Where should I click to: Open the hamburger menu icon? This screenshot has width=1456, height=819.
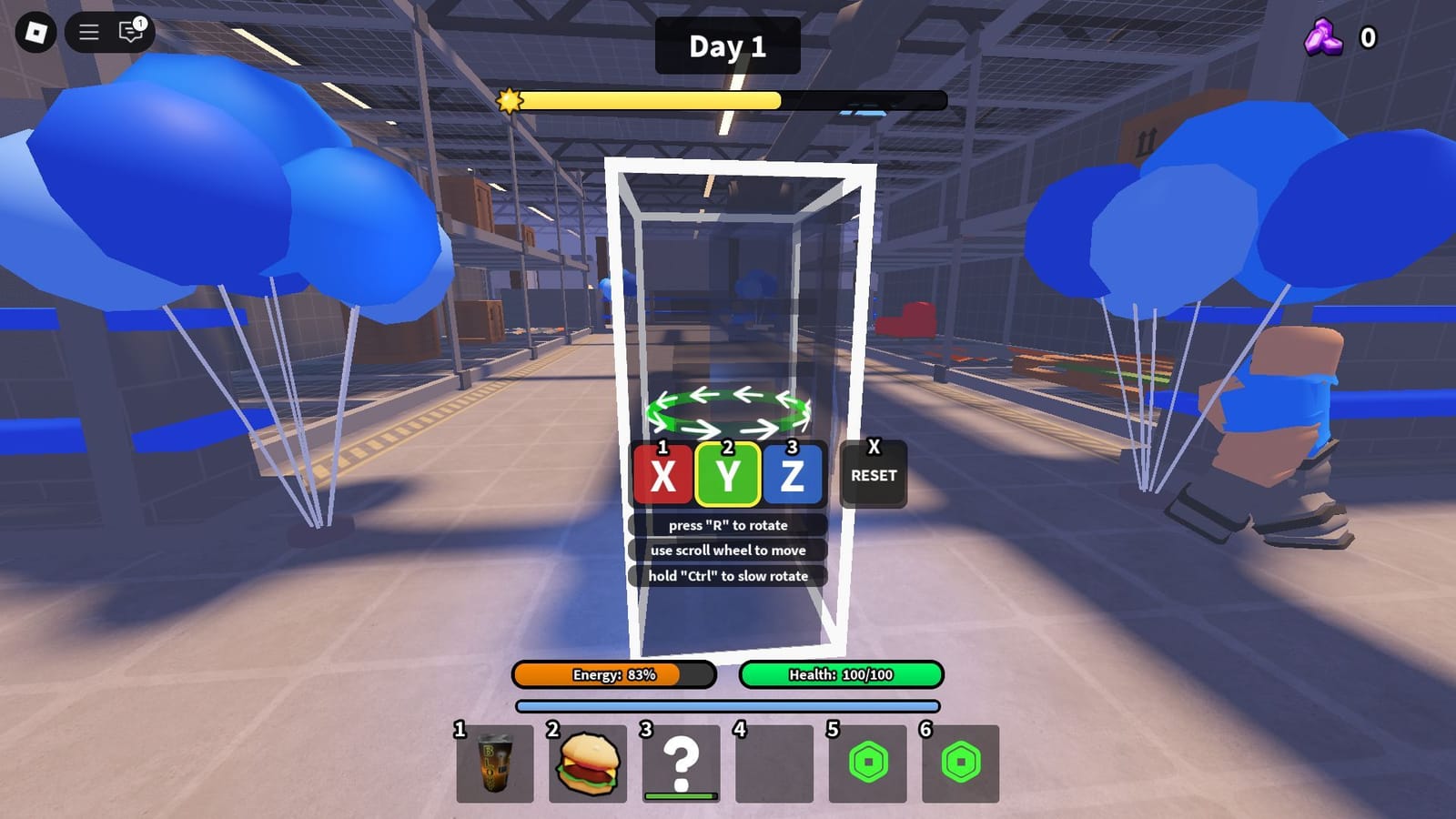(88, 32)
